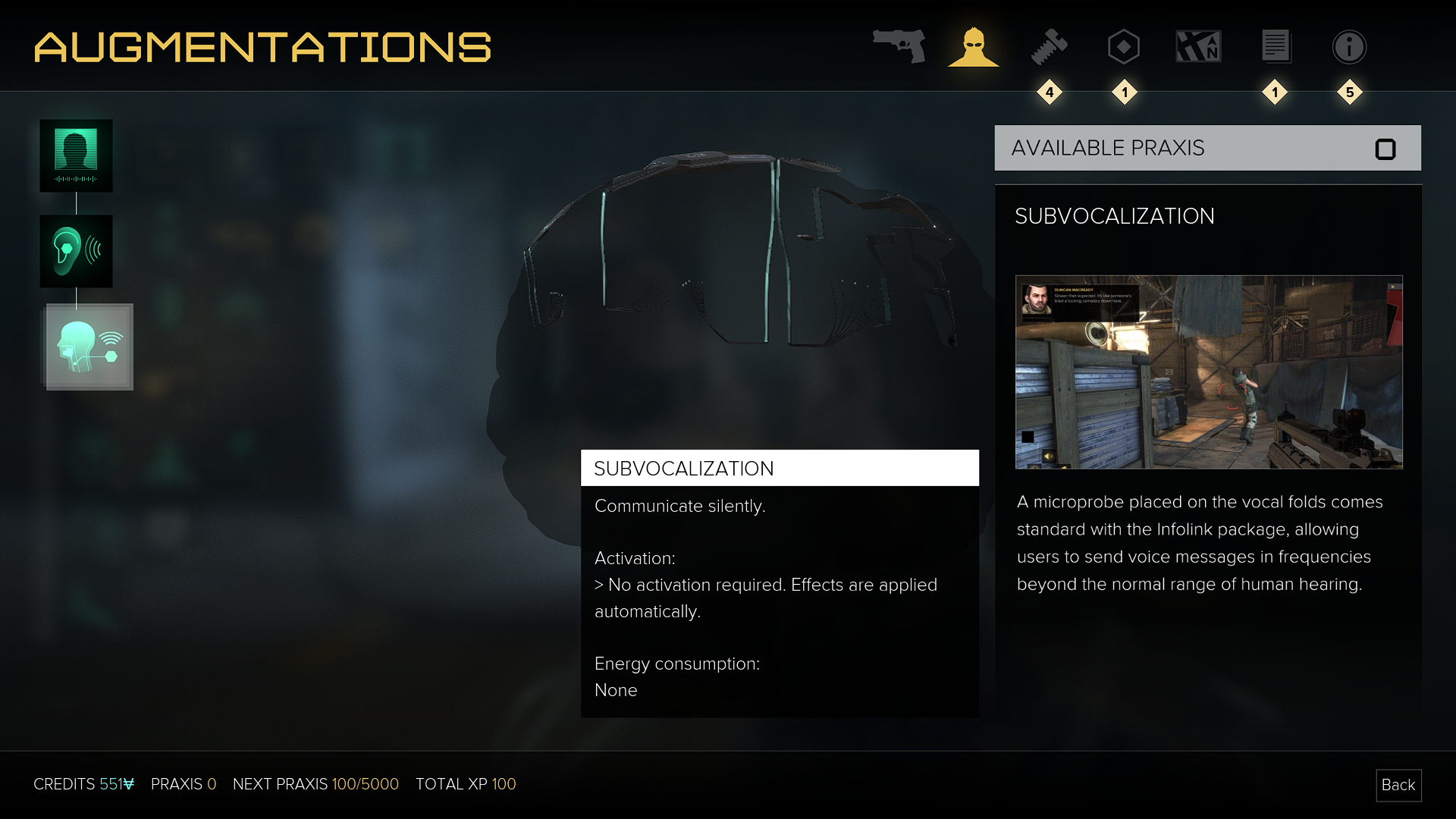1456x819 pixels.
Task: Open the hexagon diamond tab
Action: [x=1123, y=47]
